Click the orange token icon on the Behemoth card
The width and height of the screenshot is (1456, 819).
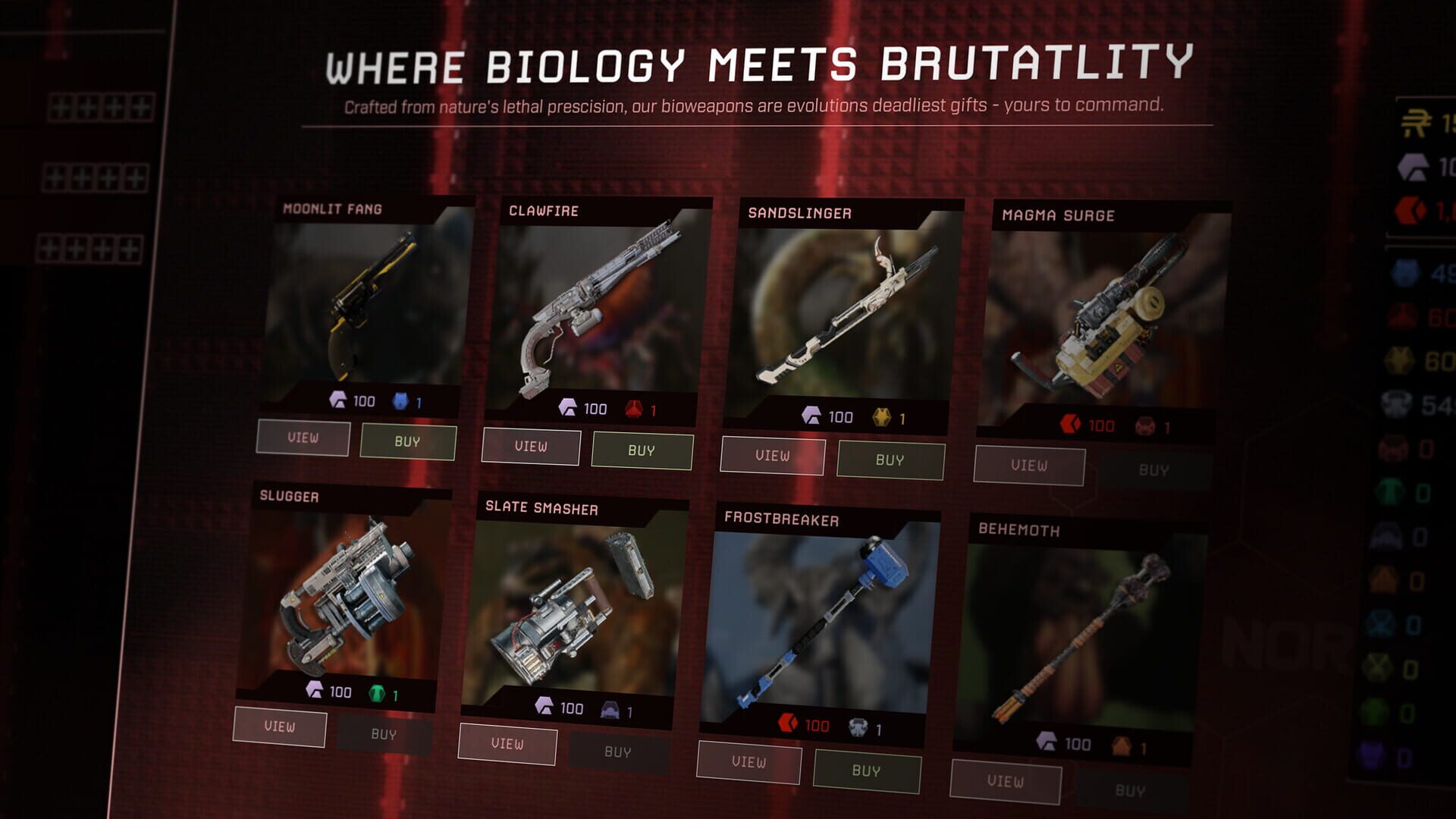1119,746
